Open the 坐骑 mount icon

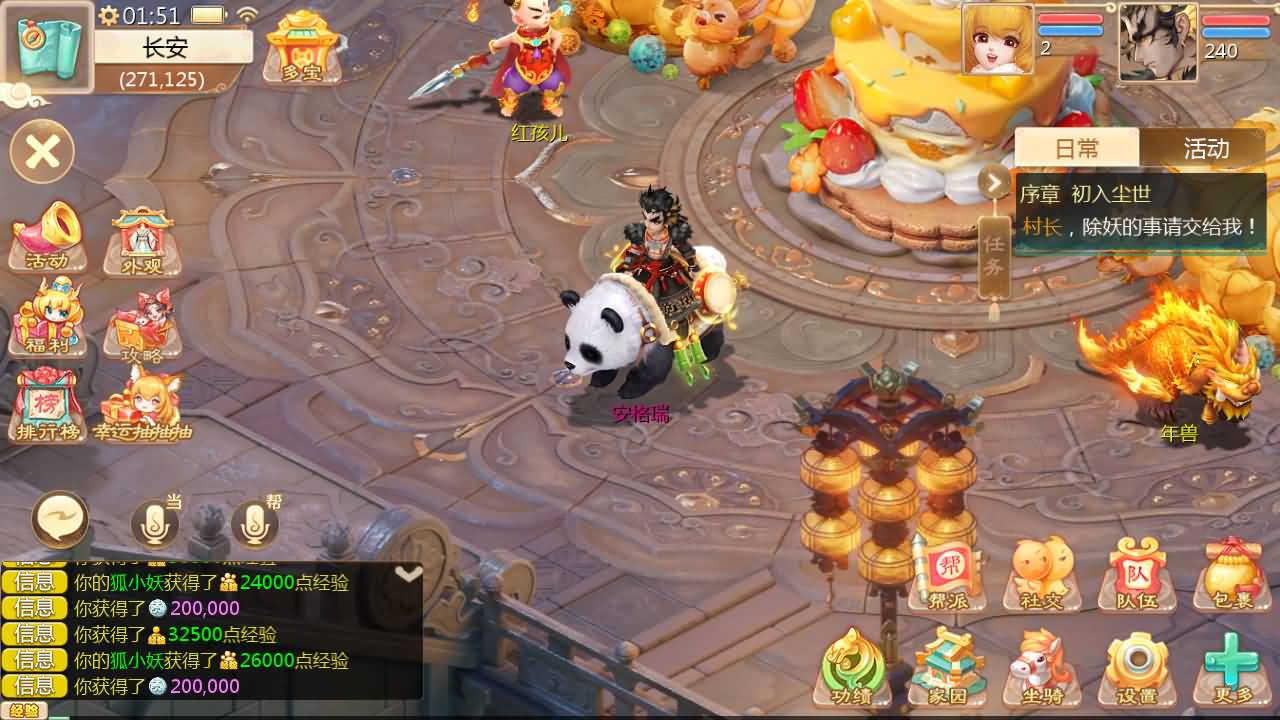pos(1043,663)
